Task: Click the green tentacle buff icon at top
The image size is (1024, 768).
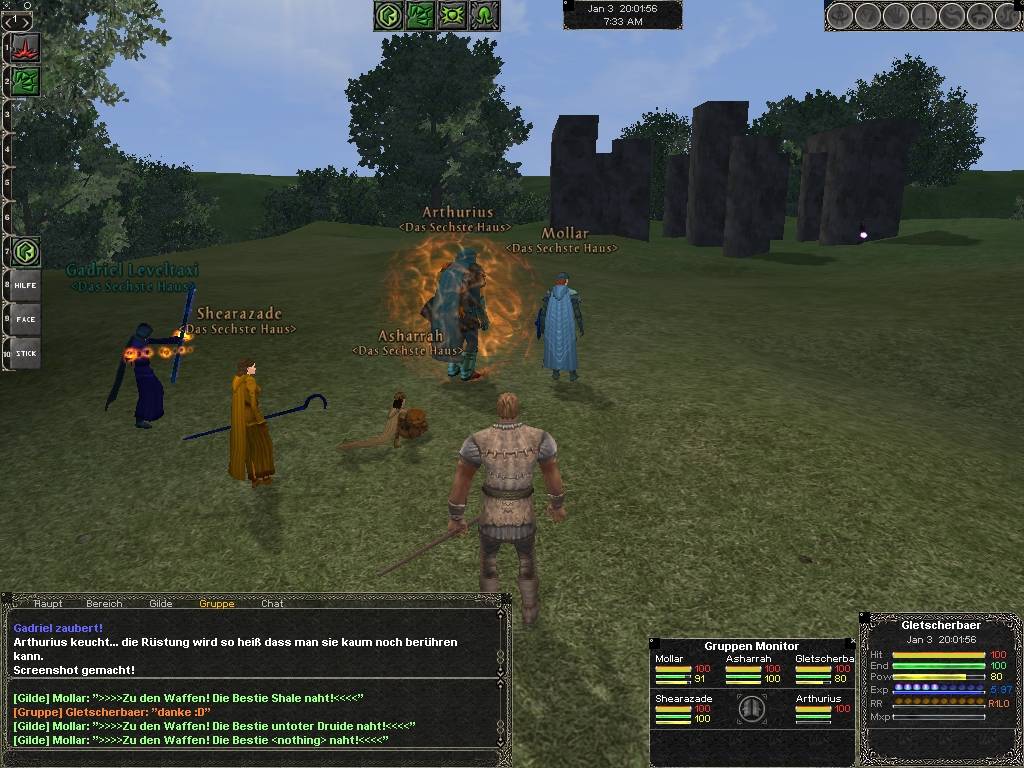Action: (x=484, y=16)
